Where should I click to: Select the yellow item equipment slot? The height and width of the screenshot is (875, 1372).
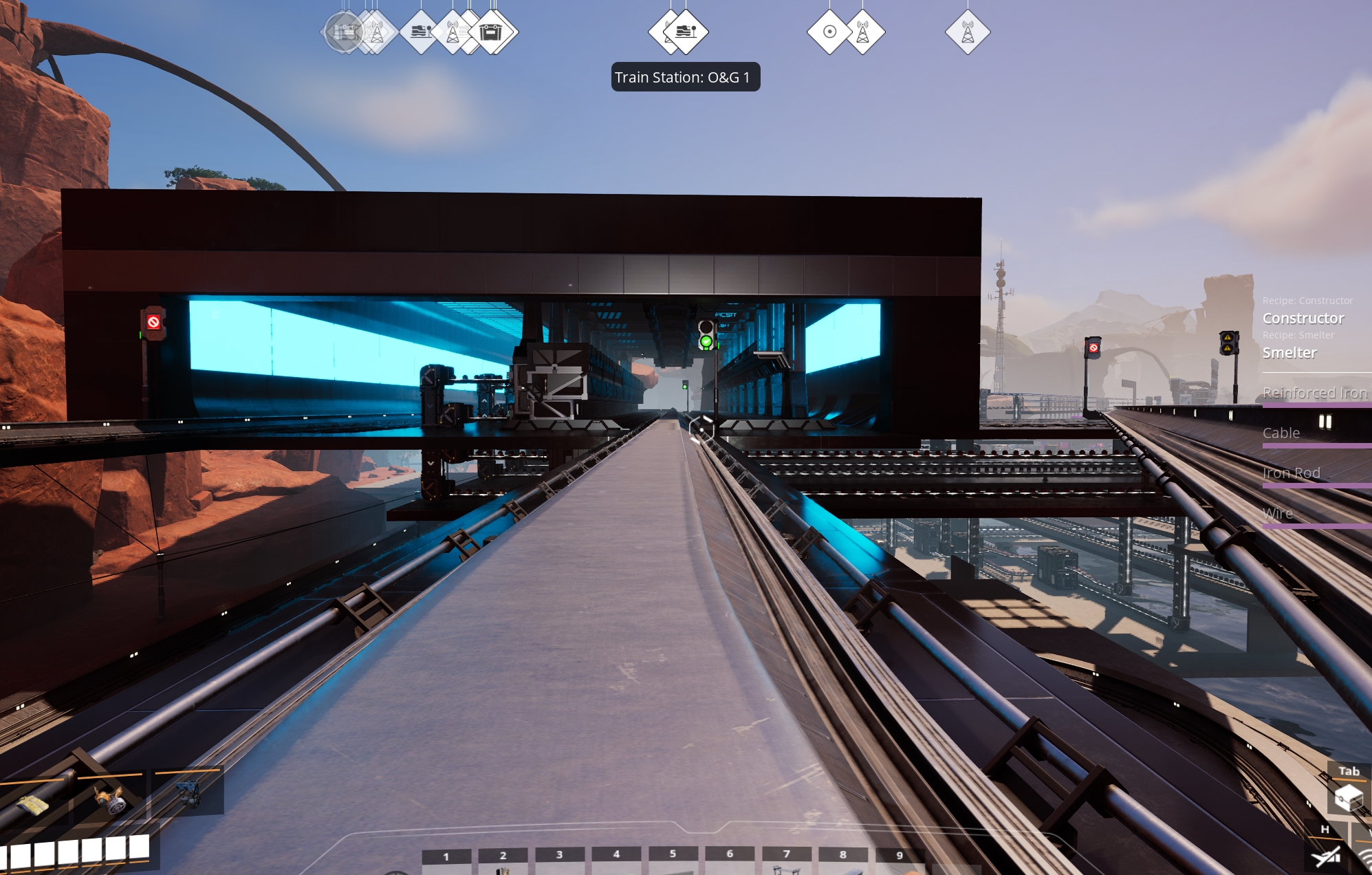[x=33, y=803]
